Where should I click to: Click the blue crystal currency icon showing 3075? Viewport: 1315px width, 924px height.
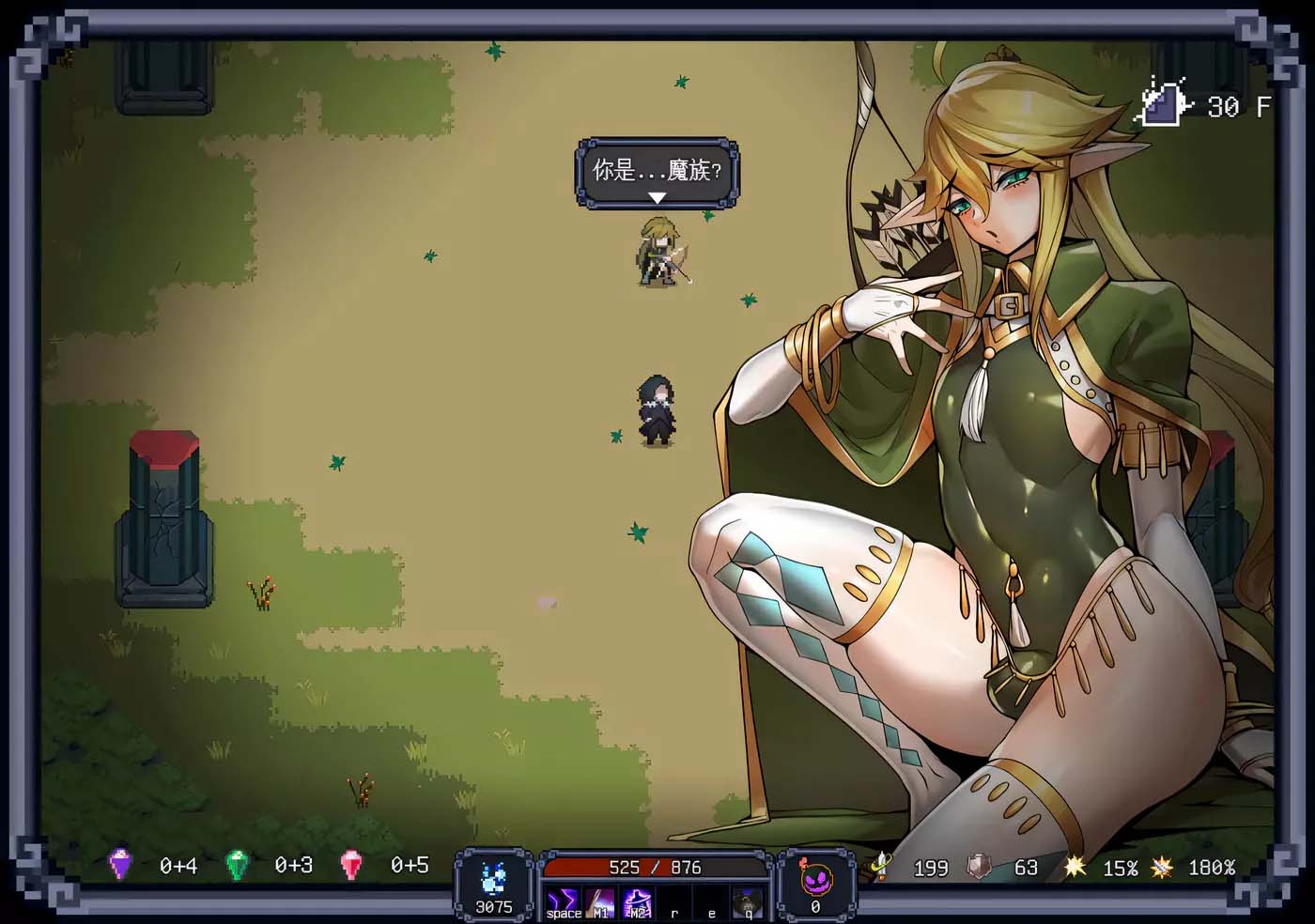pos(492,878)
